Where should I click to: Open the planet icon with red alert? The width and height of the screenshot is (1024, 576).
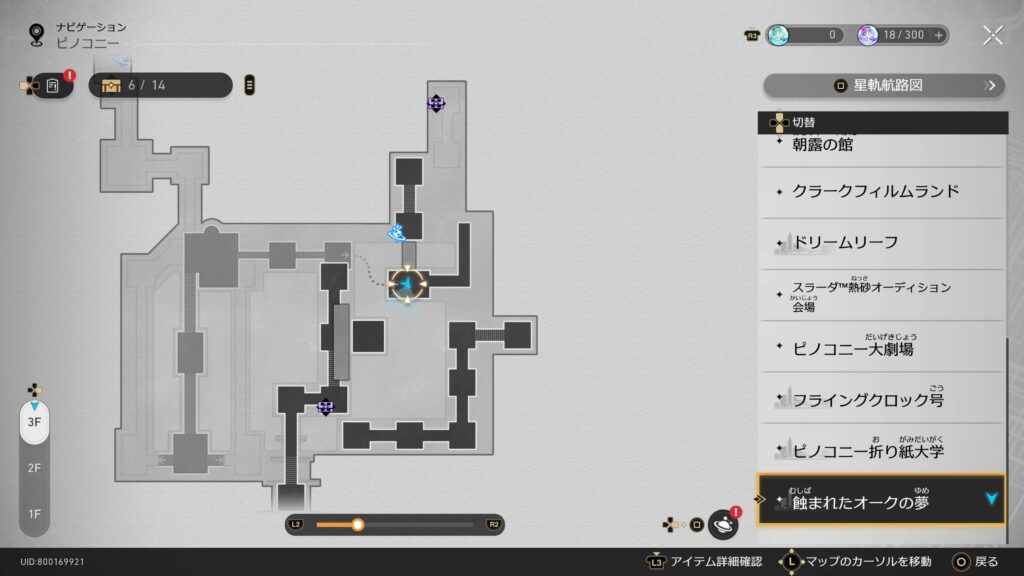(x=723, y=524)
